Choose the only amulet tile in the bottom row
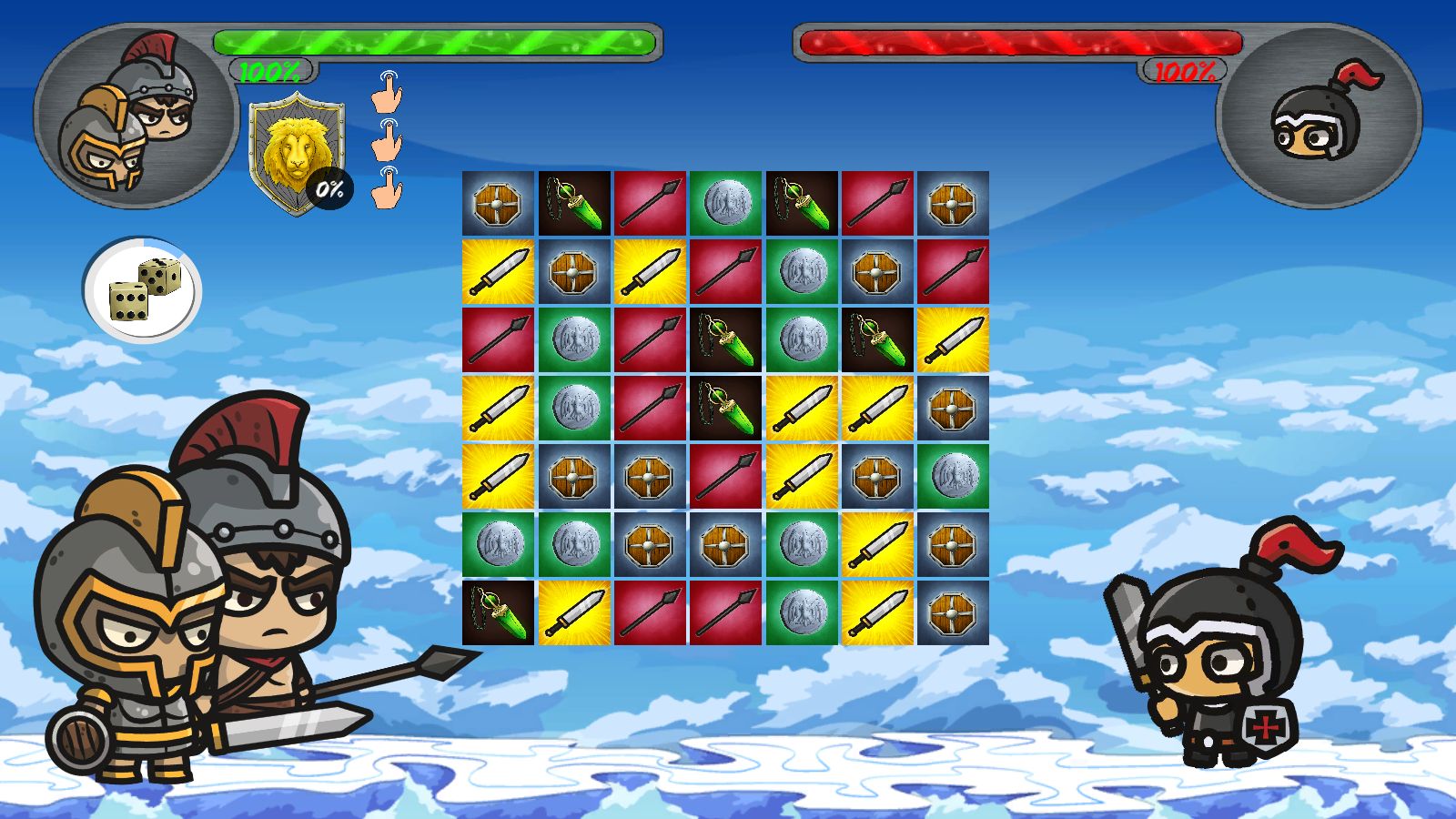1456x819 pixels. [498, 613]
